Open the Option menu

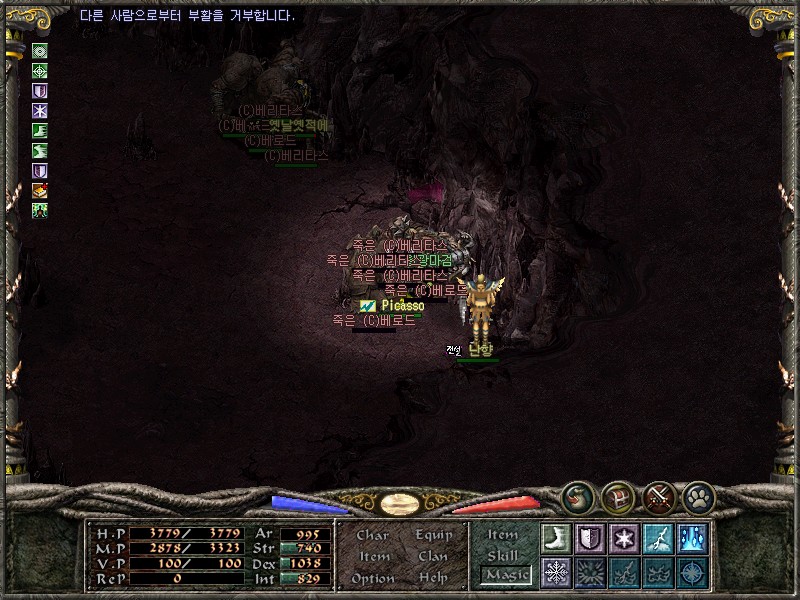pos(372,578)
